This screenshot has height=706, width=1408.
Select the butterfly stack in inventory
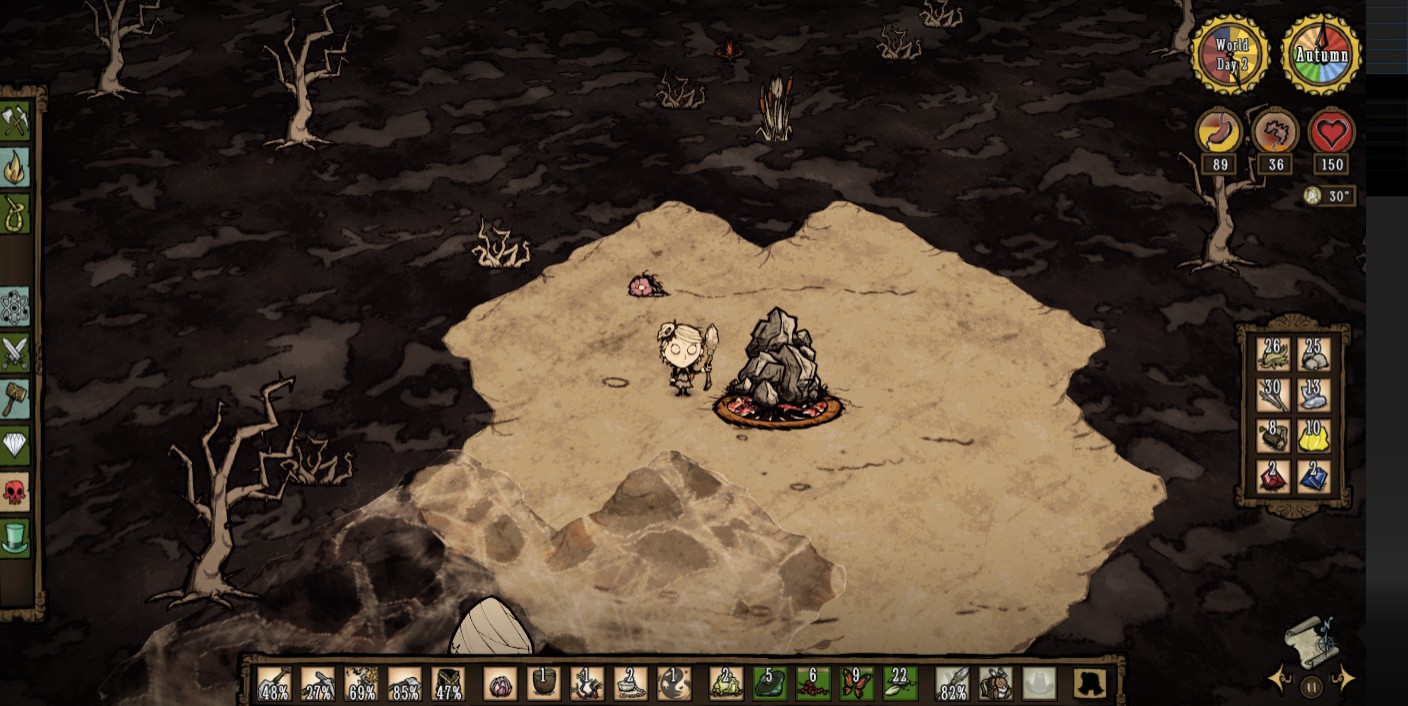(857, 683)
